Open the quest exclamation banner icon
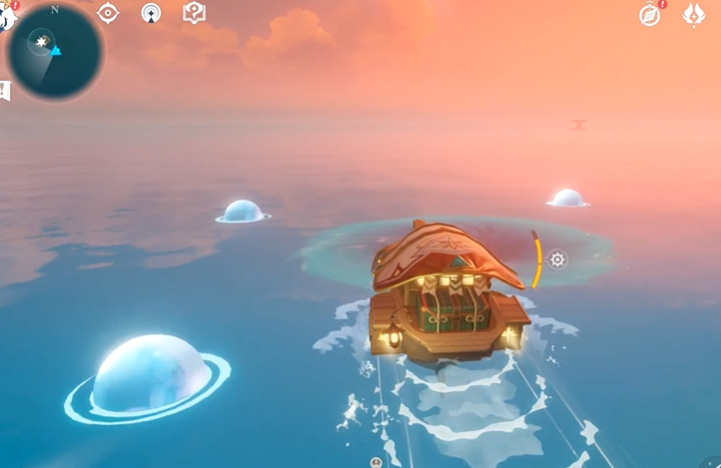This screenshot has height=468, width=721. (4, 91)
